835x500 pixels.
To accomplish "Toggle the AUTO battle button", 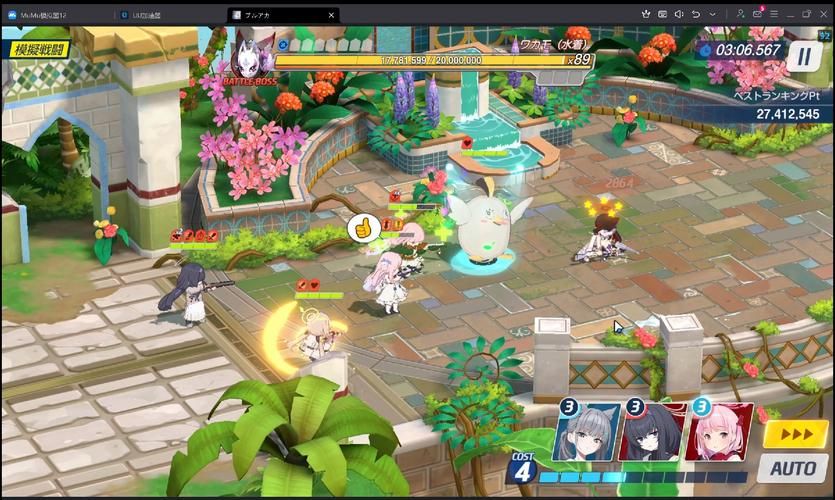I will tap(792, 467).
